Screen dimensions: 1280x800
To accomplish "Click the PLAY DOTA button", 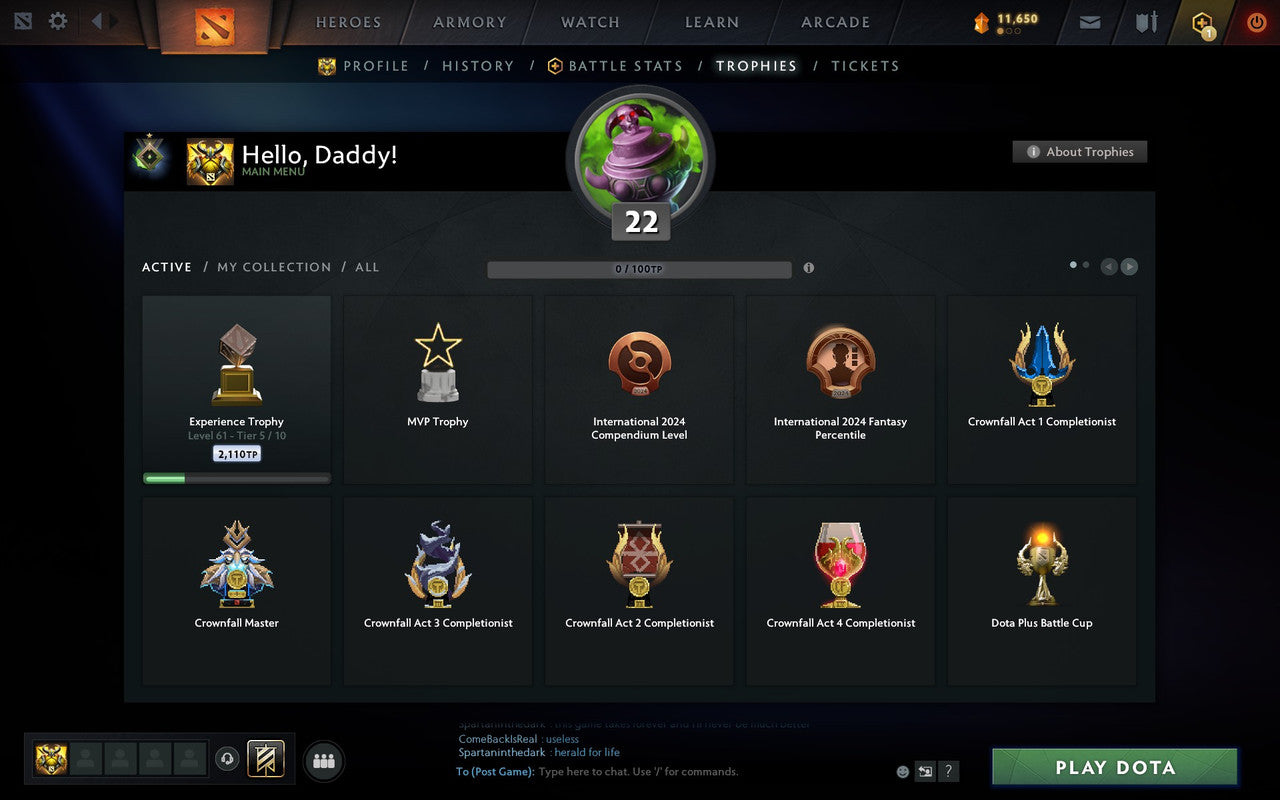I will [x=1113, y=767].
